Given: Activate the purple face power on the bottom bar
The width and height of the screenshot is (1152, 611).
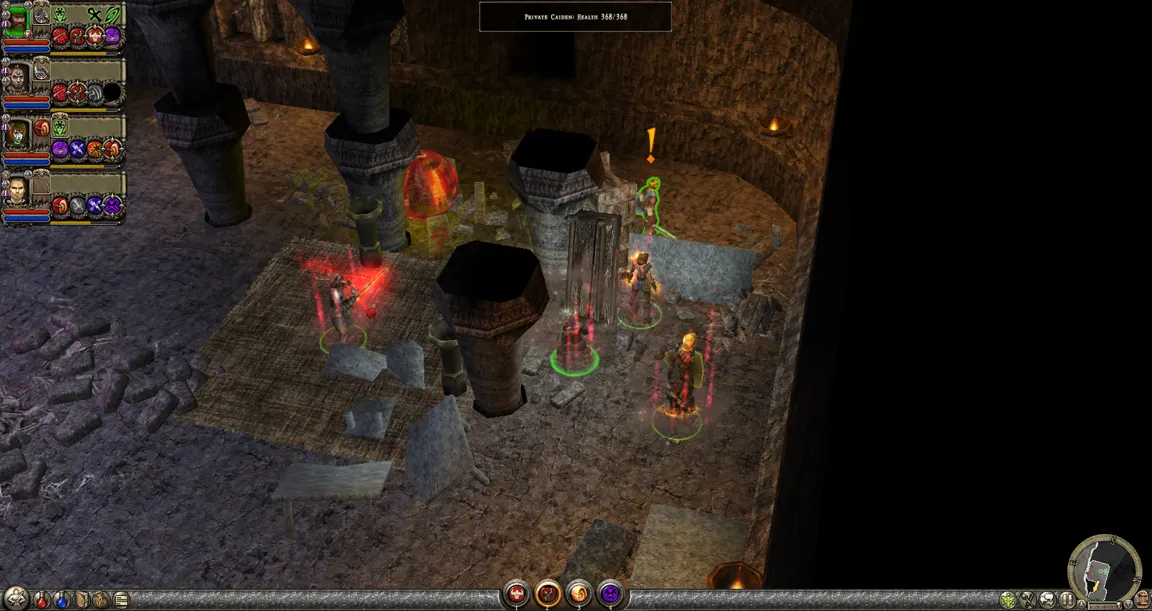Looking at the screenshot, I should pos(610,594).
